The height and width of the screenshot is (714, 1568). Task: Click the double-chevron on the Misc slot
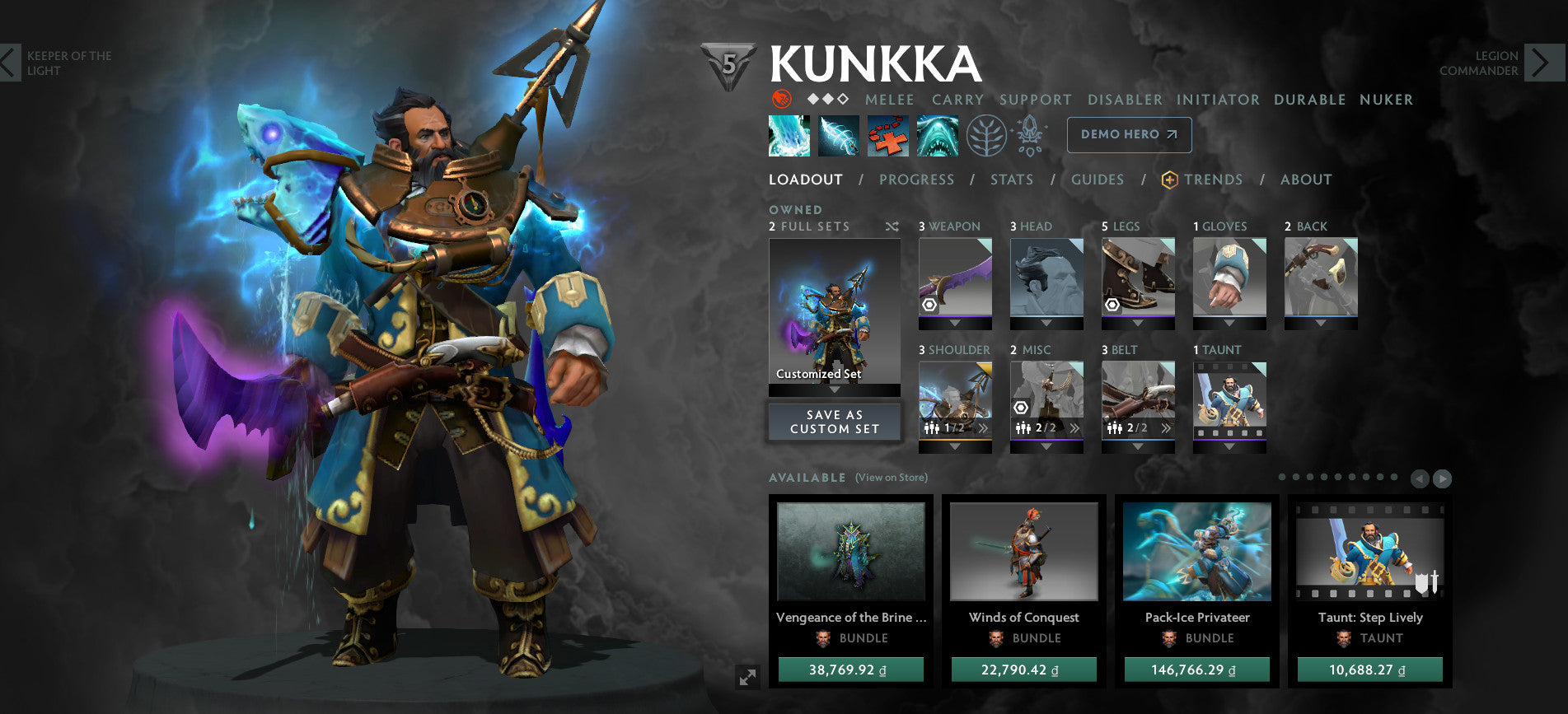1074,427
